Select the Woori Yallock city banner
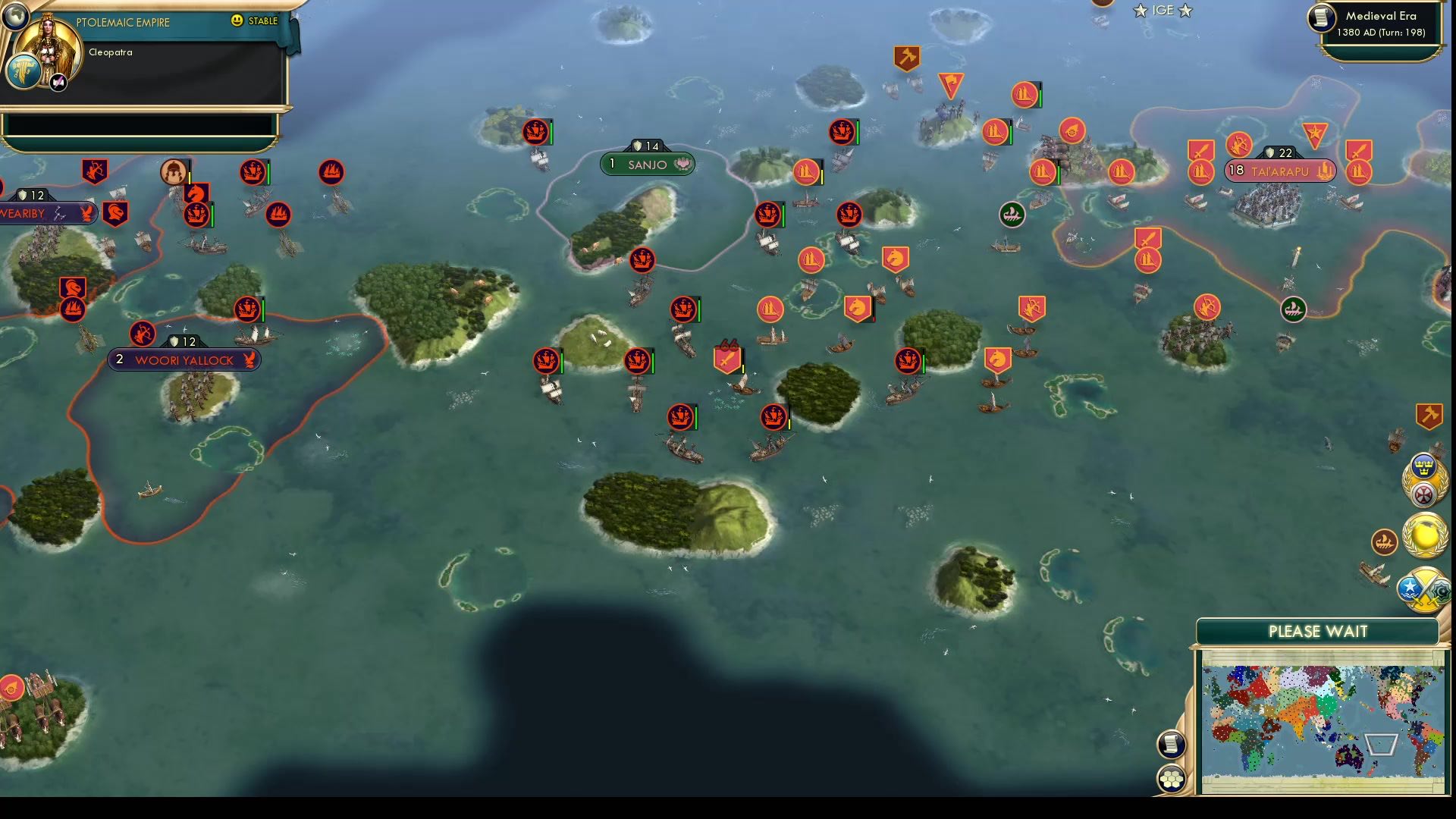The height and width of the screenshot is (819, 1456). 184,360
